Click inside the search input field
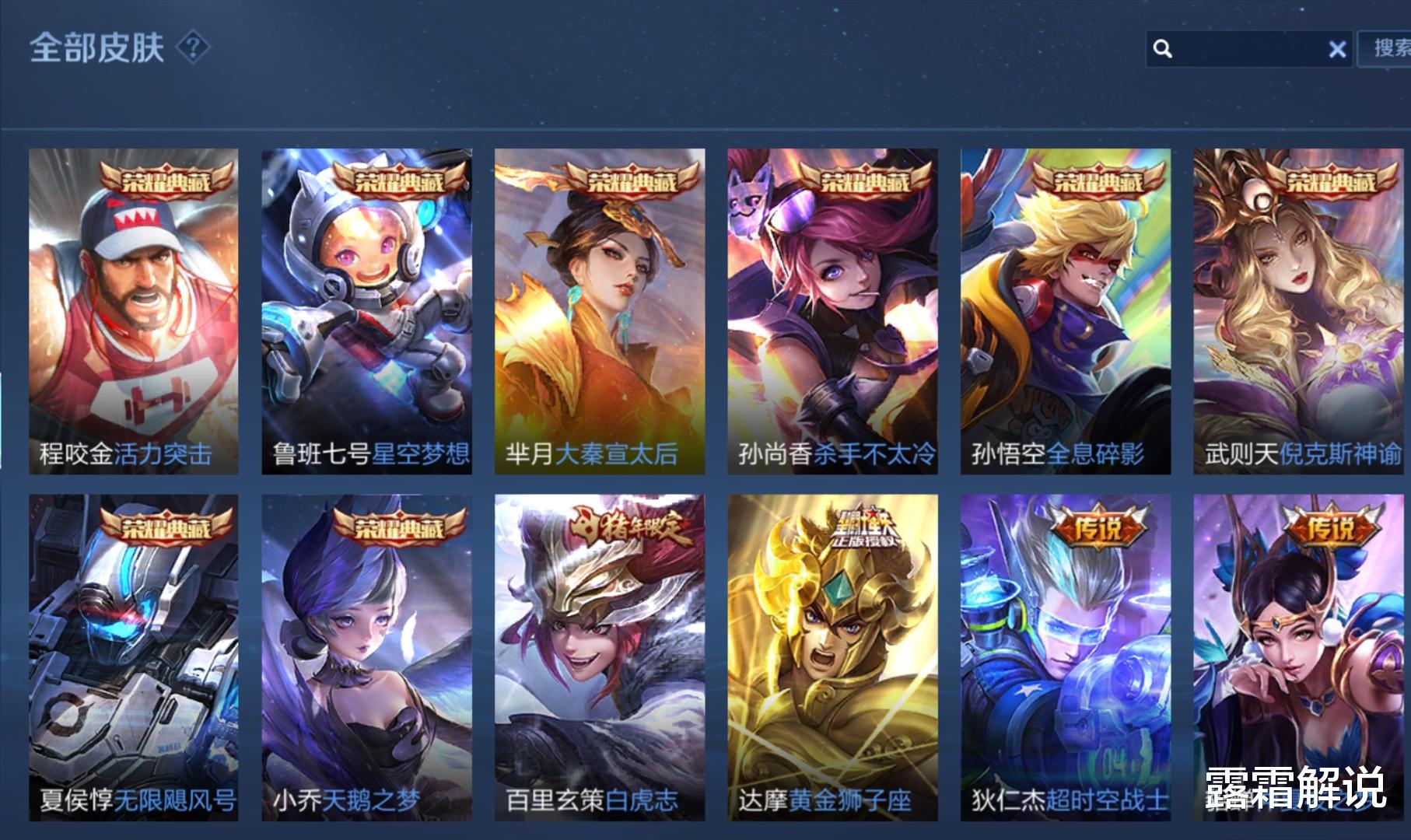Image resolution: width=1411 pixels, height=840 pixels. [x=1245, y=49]
